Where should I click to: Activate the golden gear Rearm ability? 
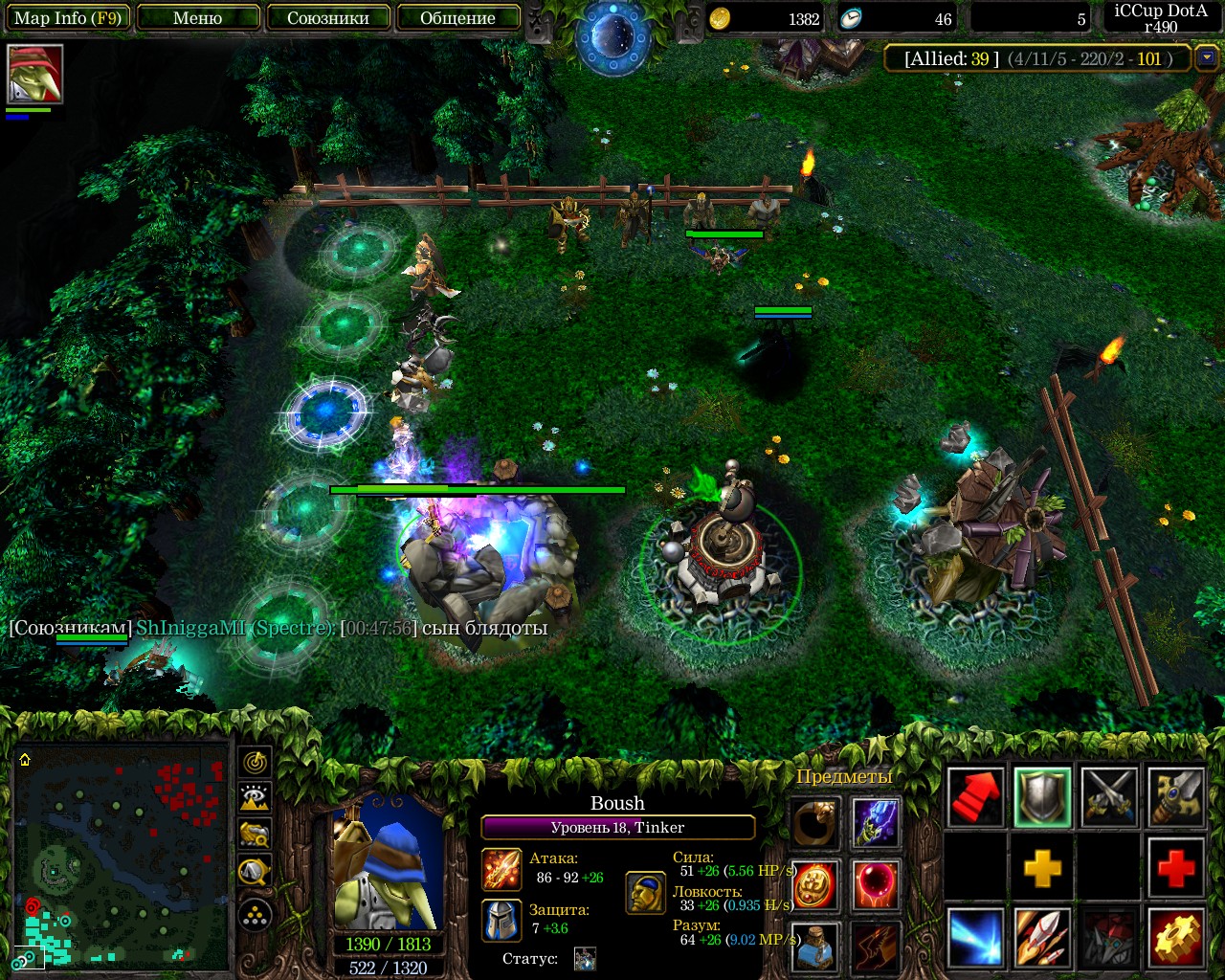click(1176, 938)
